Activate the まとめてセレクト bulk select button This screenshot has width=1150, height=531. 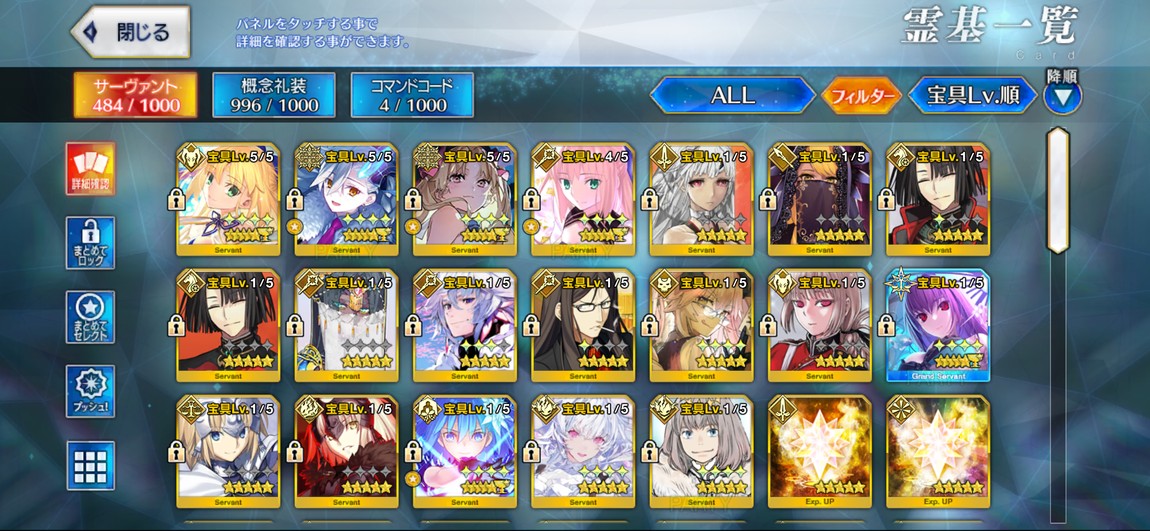coord(90,317)
